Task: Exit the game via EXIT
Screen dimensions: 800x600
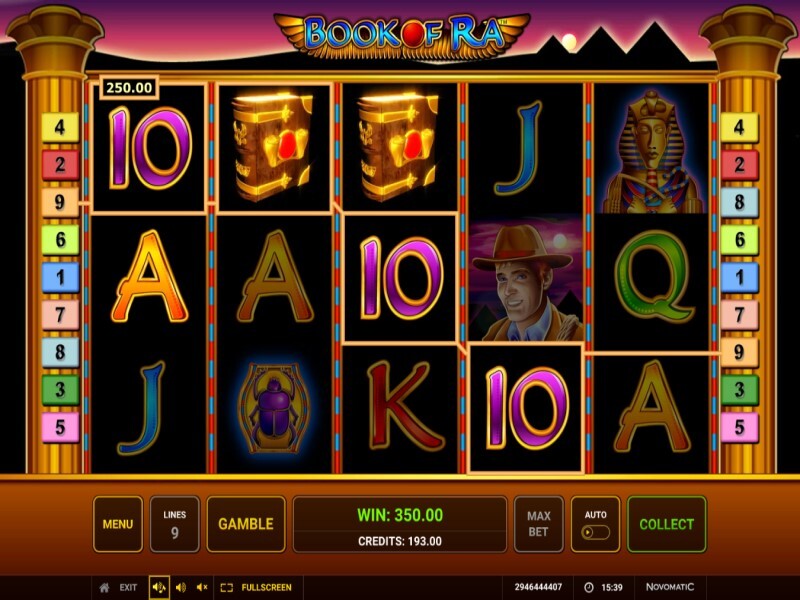Action: coord(128,588)
